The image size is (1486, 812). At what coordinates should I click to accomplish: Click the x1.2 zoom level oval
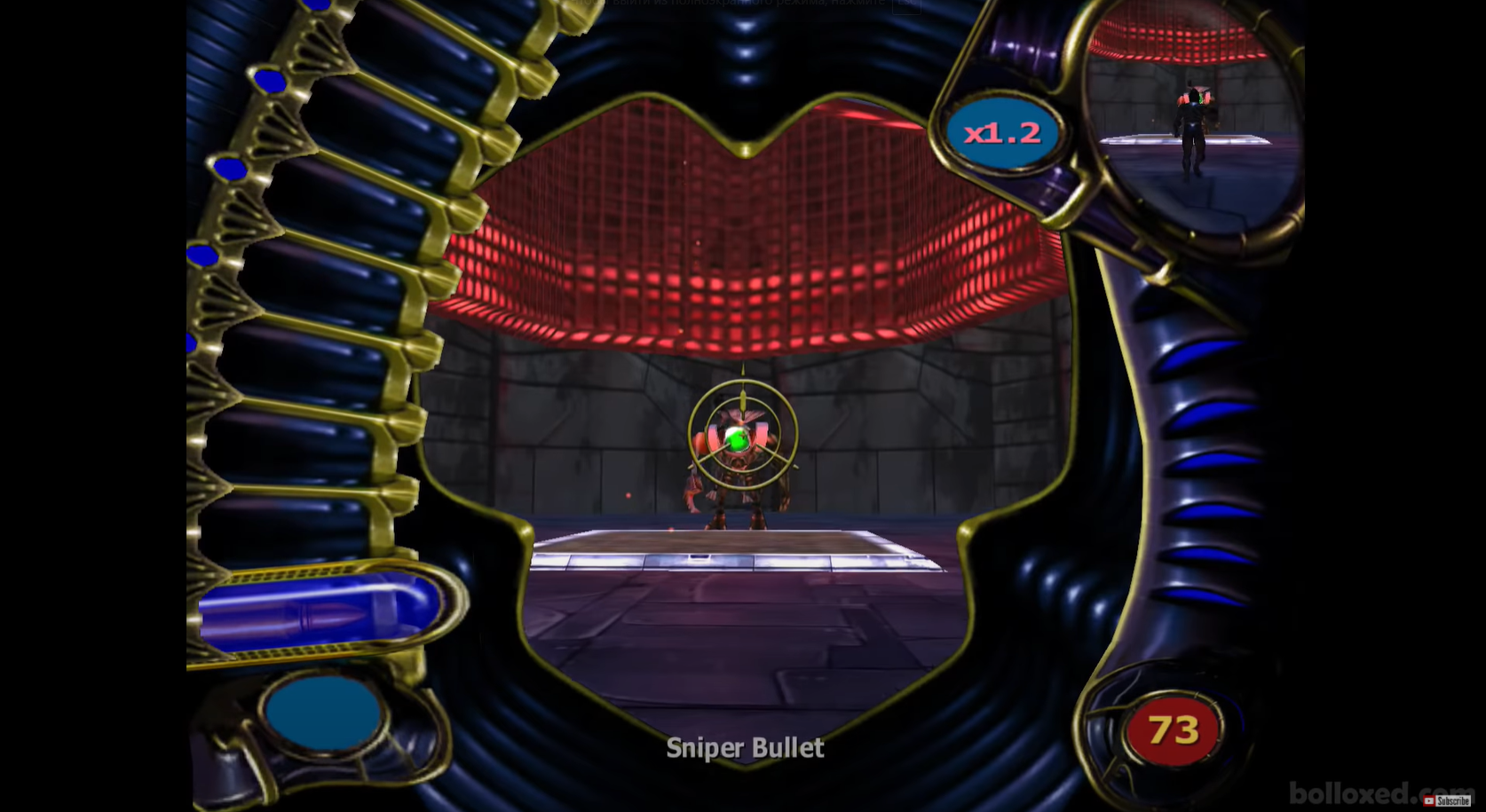click(1002, 133)
